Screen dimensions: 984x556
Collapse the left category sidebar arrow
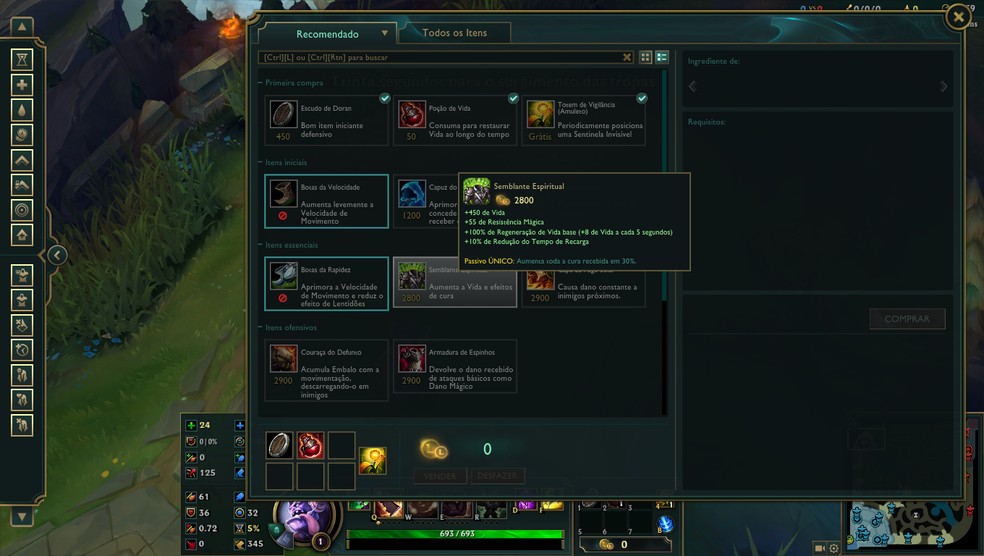(x=58, y=256)
